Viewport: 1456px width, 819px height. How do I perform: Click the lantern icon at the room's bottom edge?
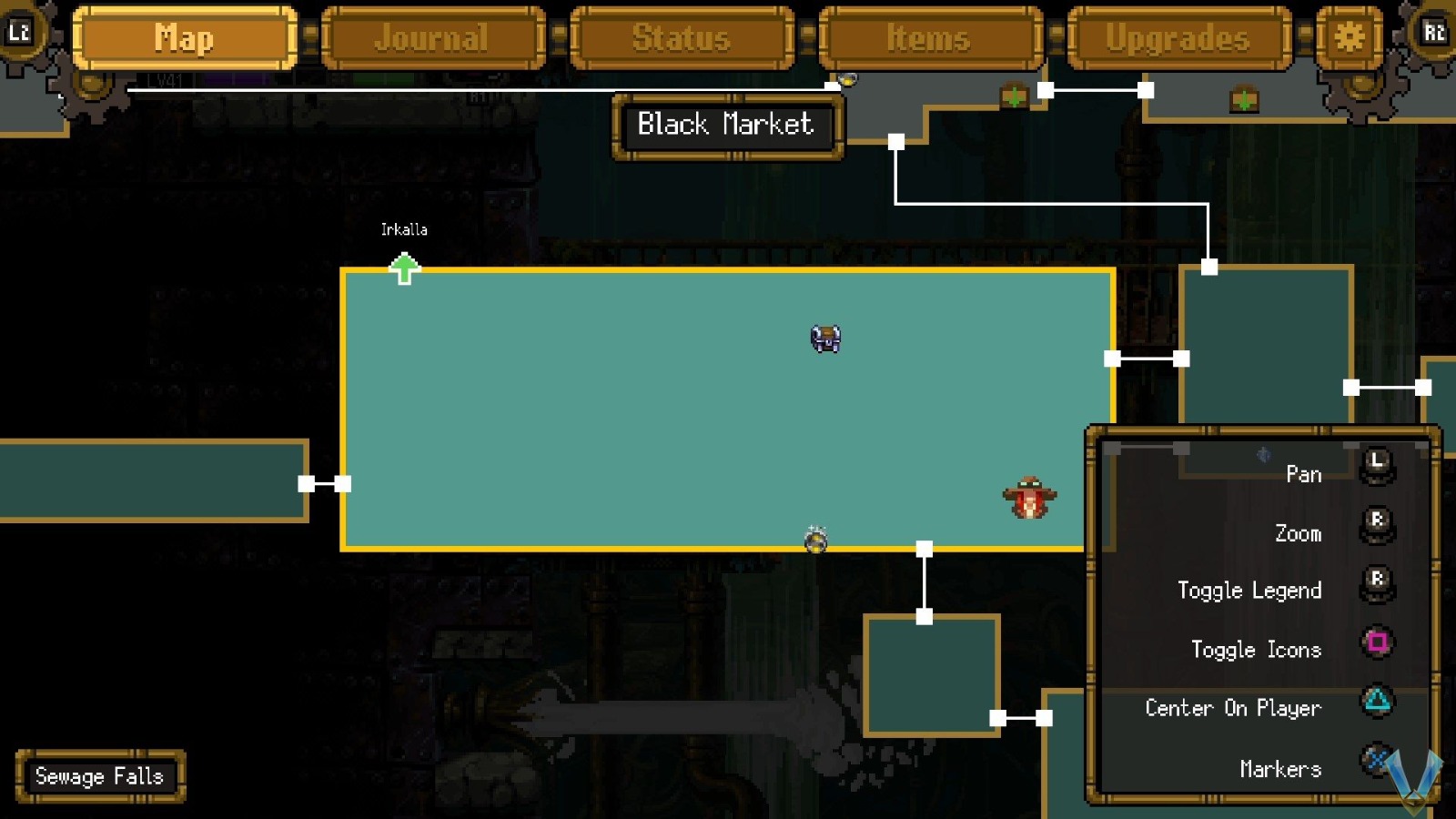[x=817, y=541]
